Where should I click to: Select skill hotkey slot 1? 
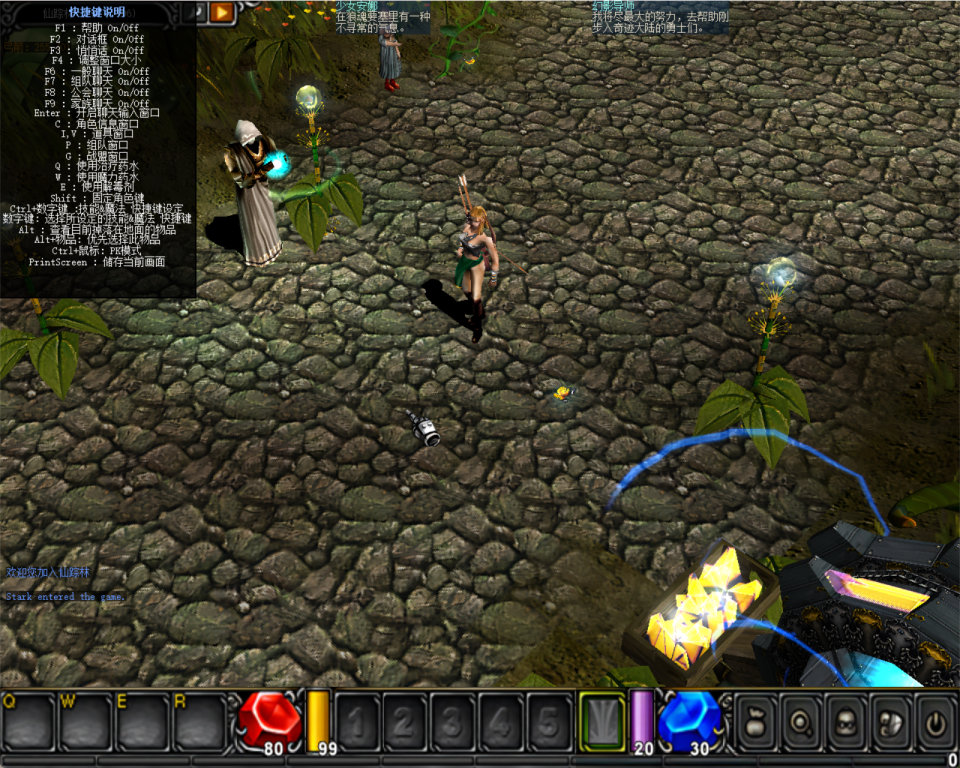356,721
